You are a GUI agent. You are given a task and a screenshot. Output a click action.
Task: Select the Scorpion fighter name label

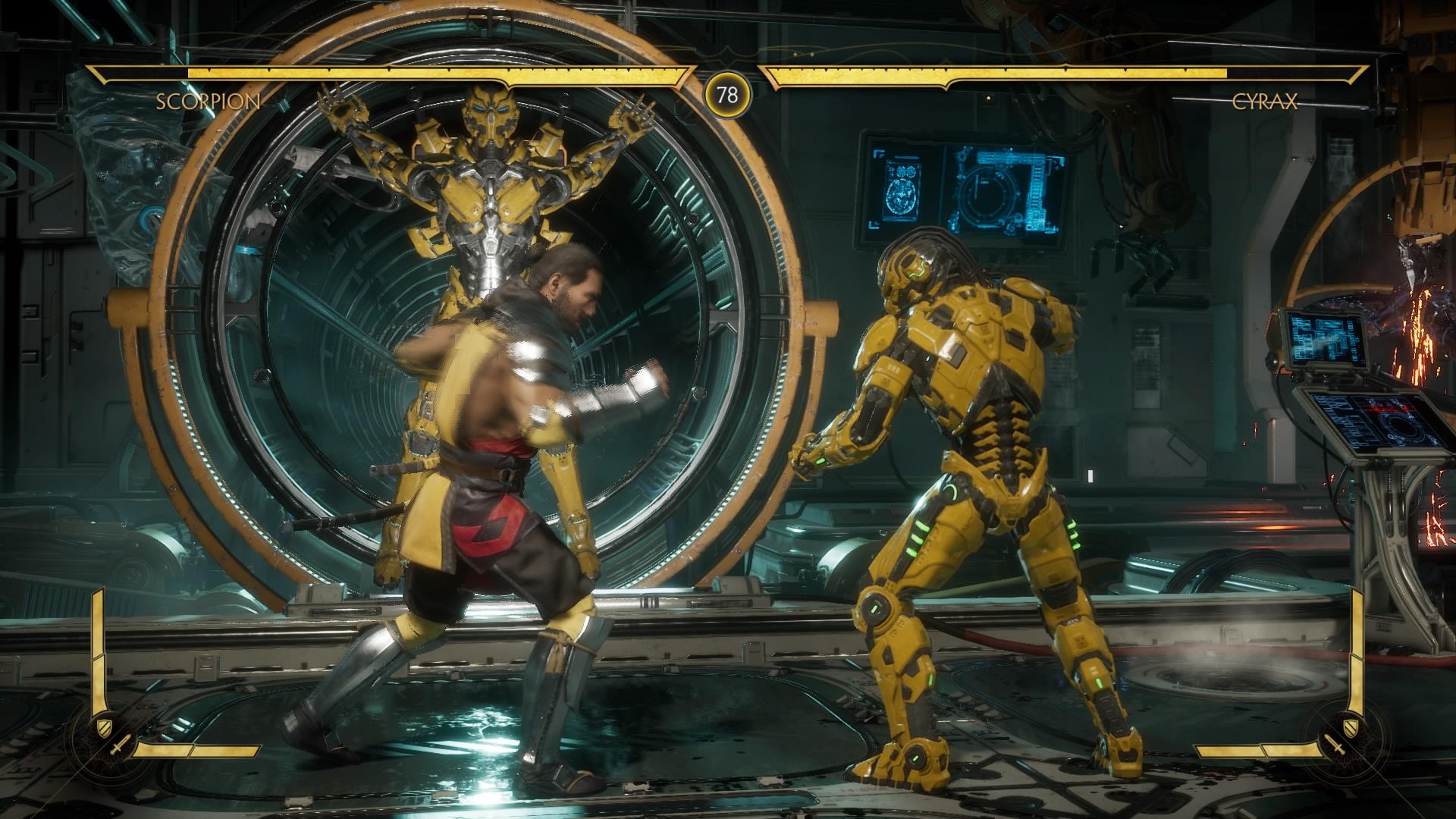click(x=208, y=102)
